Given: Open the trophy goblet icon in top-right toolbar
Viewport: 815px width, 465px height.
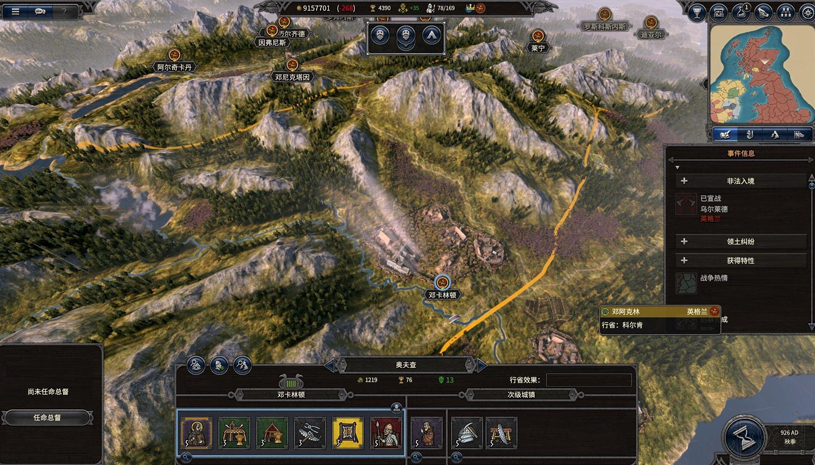Looking at the screenshot, I should [698, 12].
